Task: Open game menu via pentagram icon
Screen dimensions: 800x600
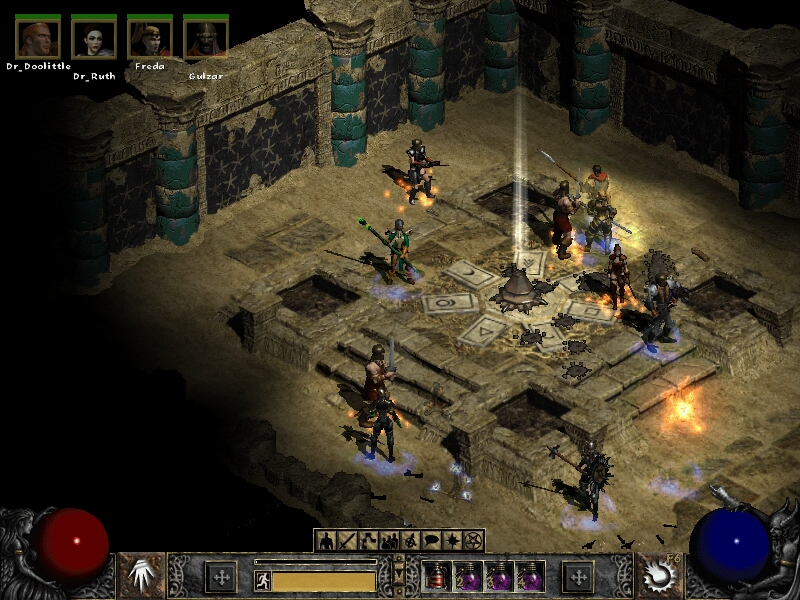Action: point(474,541)
